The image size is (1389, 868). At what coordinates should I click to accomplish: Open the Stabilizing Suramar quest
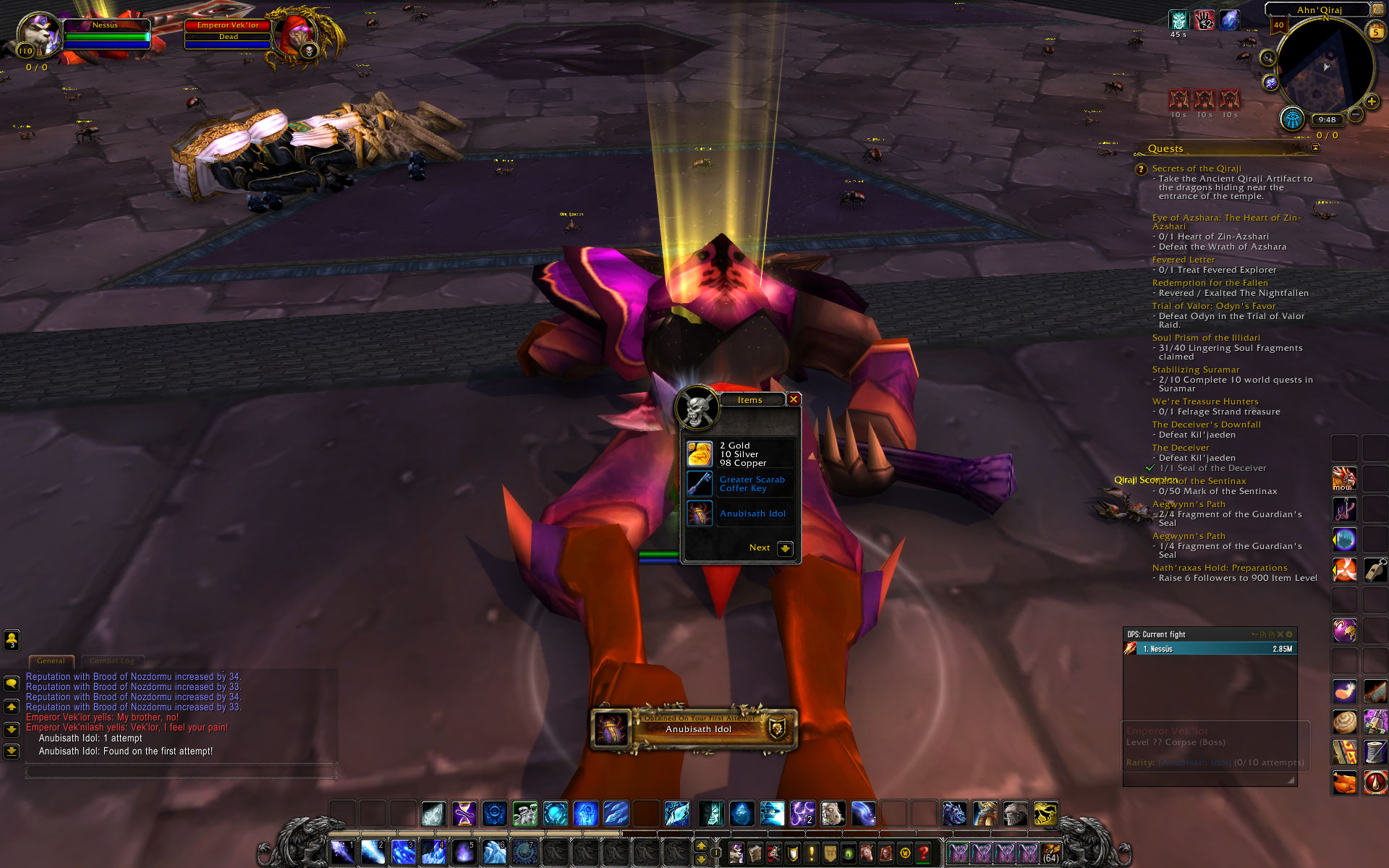(x=1195, y=370)
